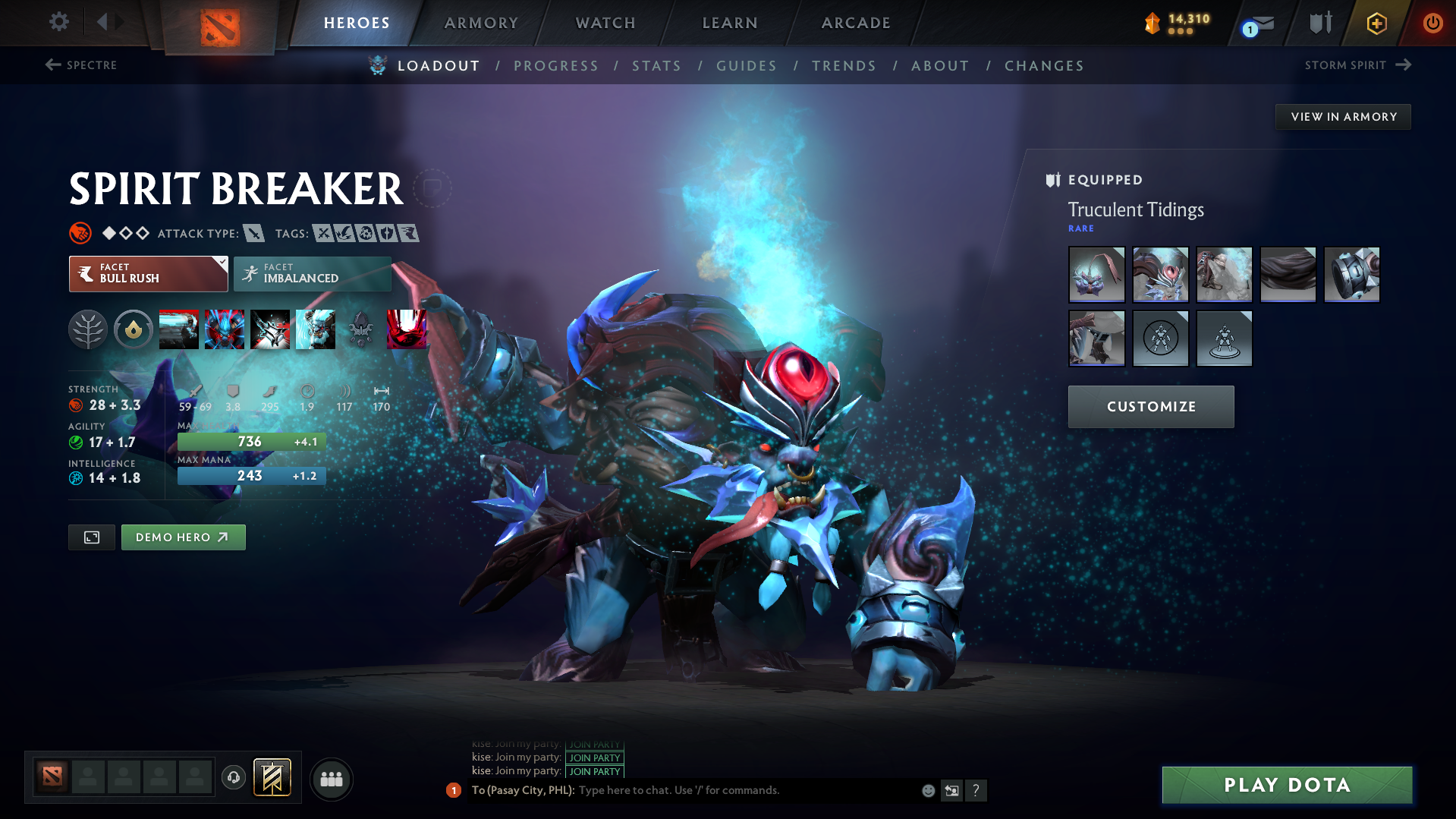Open the ARMORY menu item
This screenshot has height=819, width=1456.
pos(481,23)
